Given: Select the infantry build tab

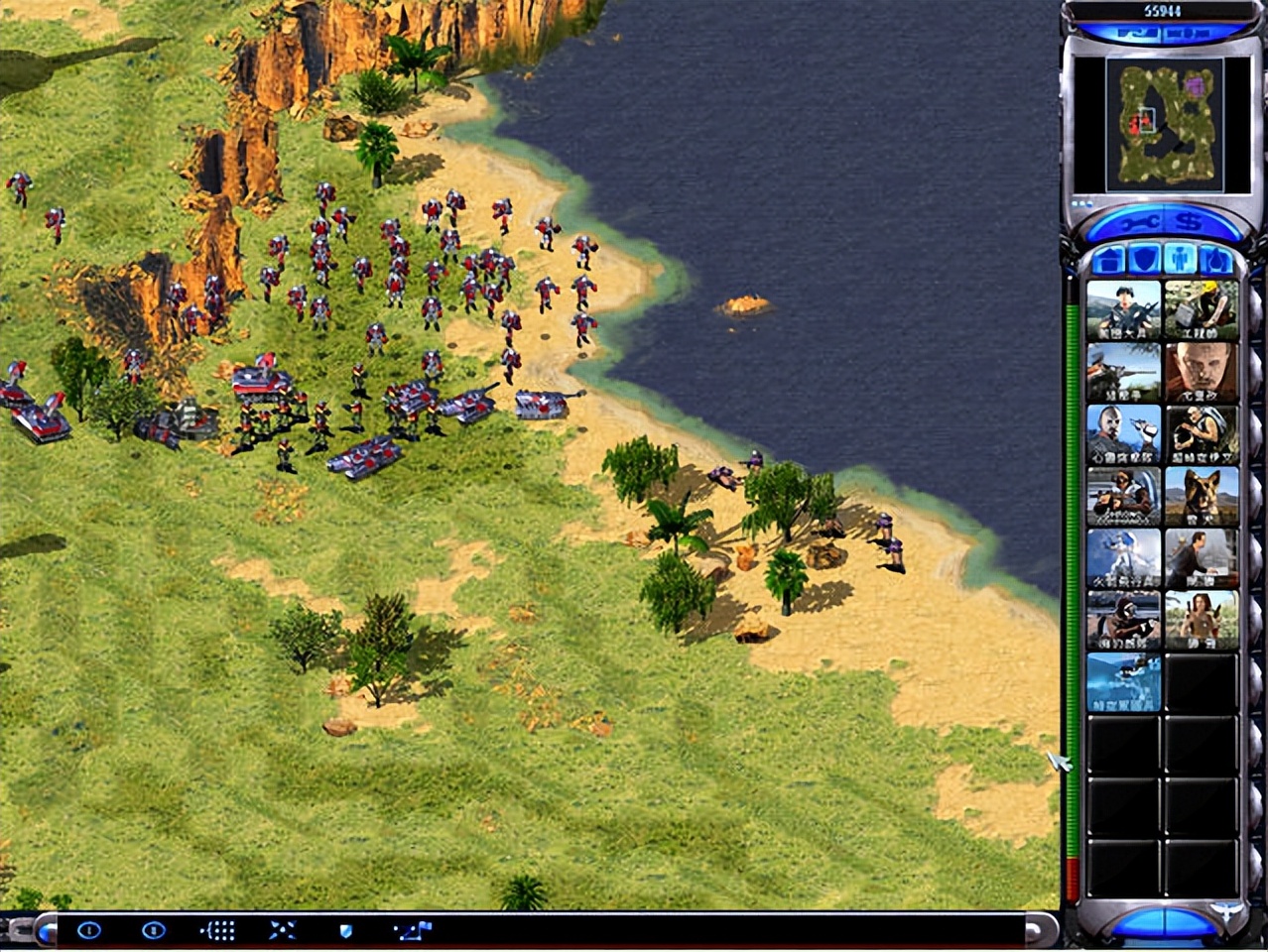Looking at the screenshot, I should point(1180,261).
